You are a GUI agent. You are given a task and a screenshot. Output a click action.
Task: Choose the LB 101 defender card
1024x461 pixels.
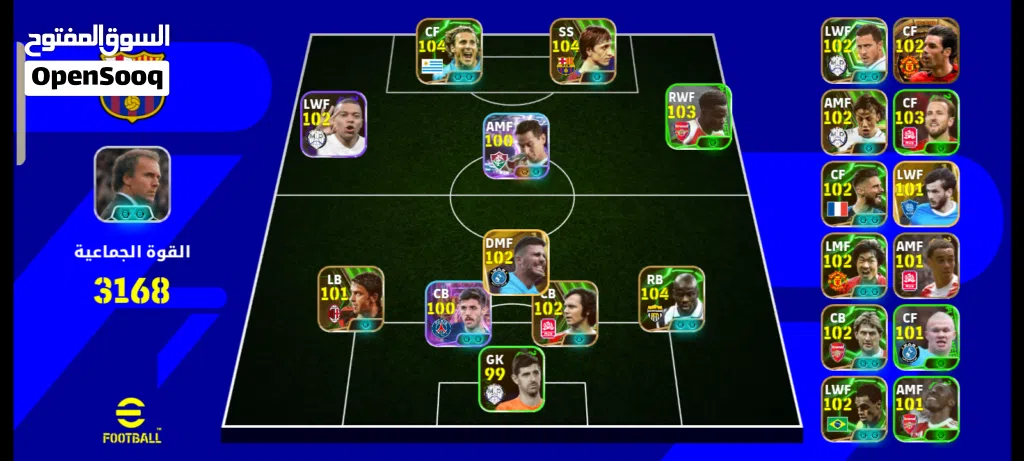[351, 299]
